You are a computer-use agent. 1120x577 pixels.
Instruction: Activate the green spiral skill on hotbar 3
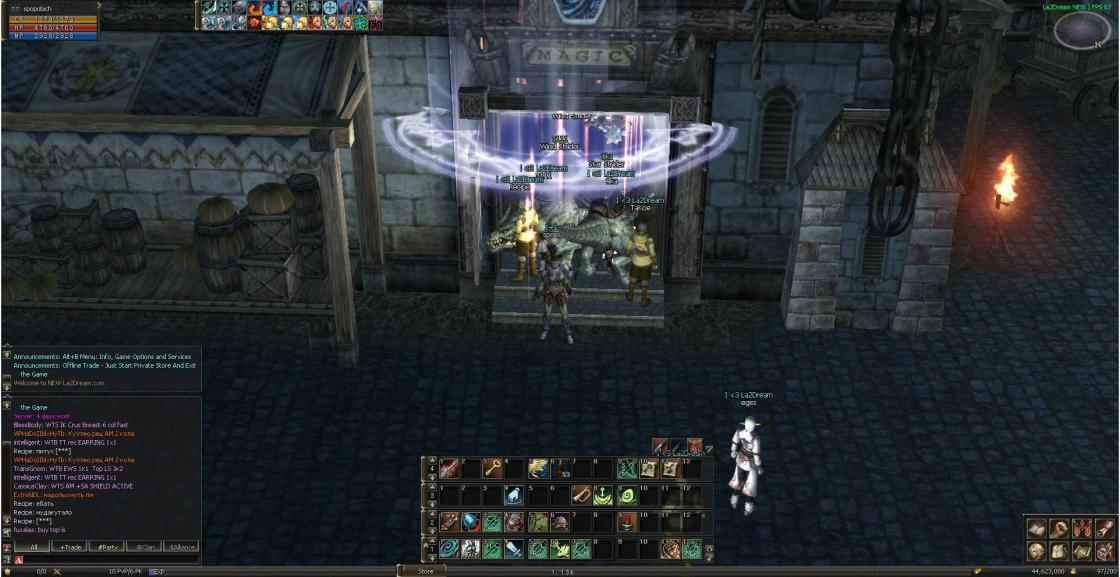click(627, 495)
